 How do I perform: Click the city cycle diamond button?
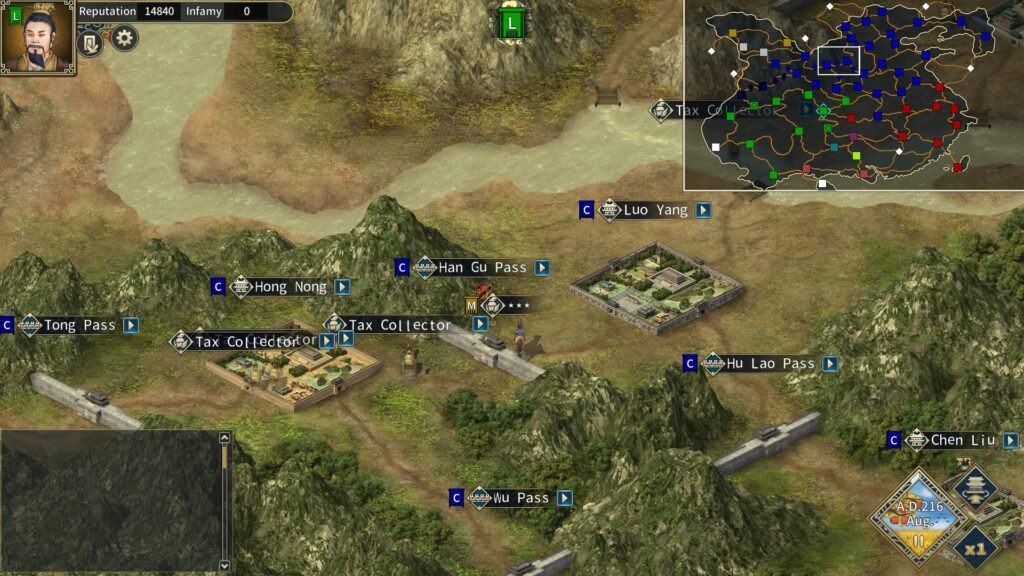(974, 488)
